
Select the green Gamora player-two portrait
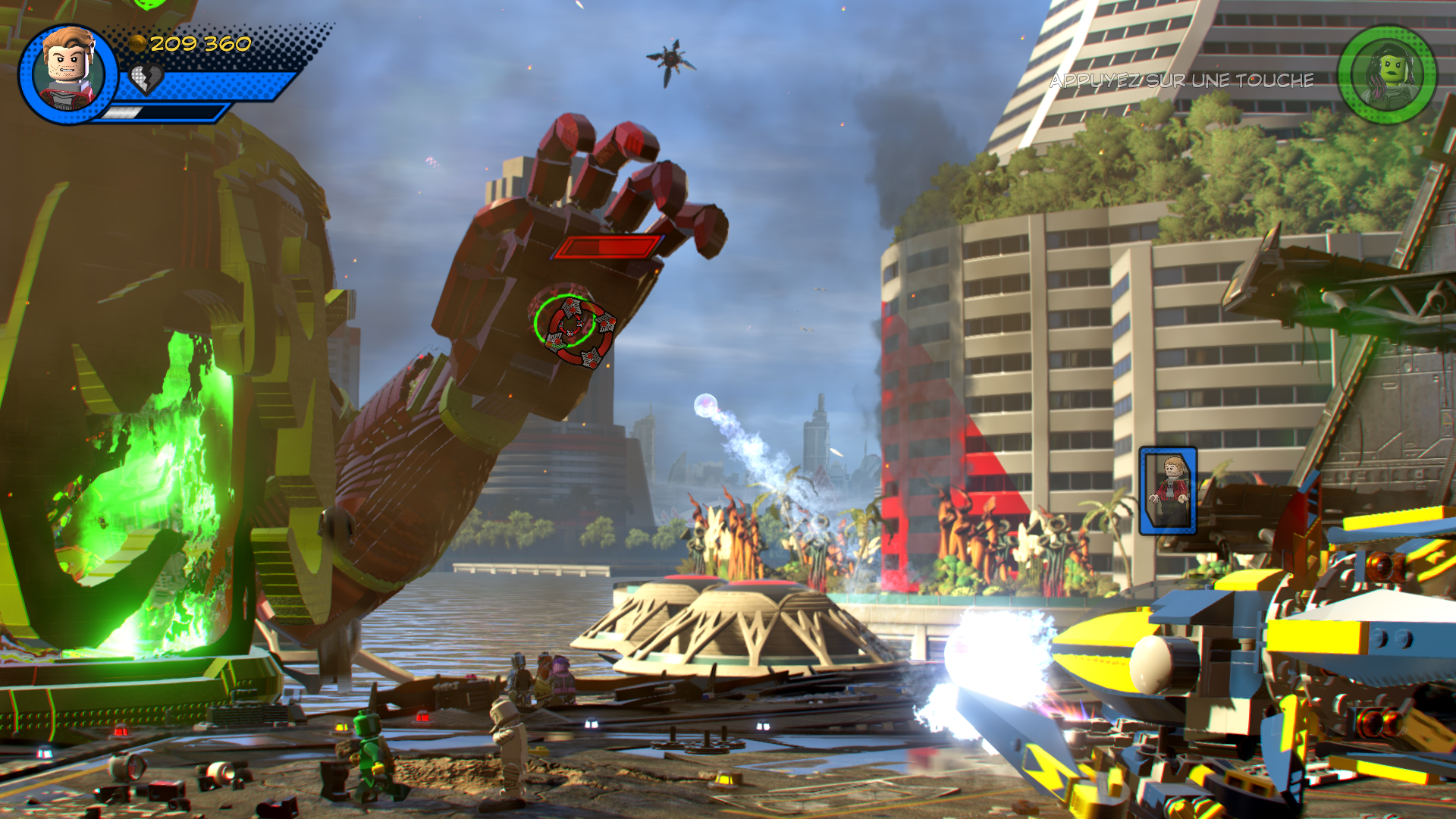1387,75
